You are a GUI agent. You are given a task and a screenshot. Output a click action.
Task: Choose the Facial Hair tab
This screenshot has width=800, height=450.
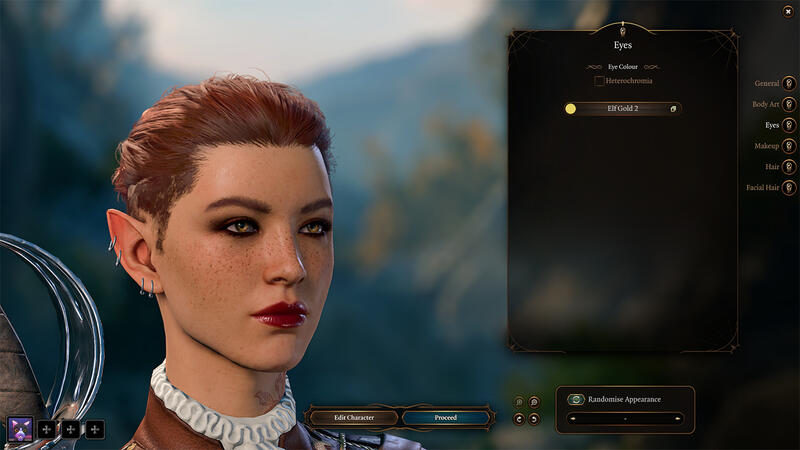789,187
